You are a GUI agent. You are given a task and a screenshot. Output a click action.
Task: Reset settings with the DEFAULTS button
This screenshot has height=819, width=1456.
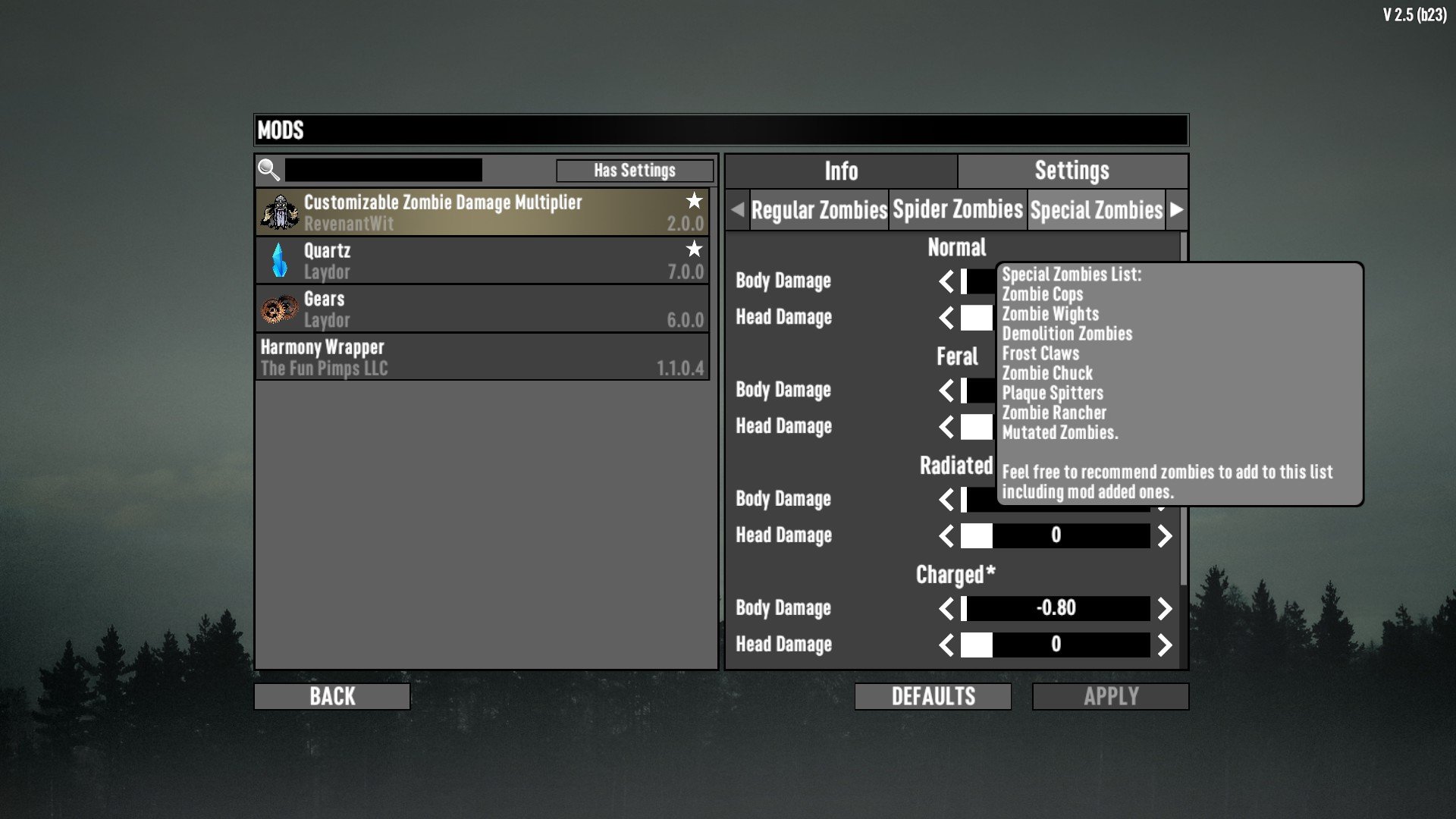pyautogui.click(x=933, y=696)
